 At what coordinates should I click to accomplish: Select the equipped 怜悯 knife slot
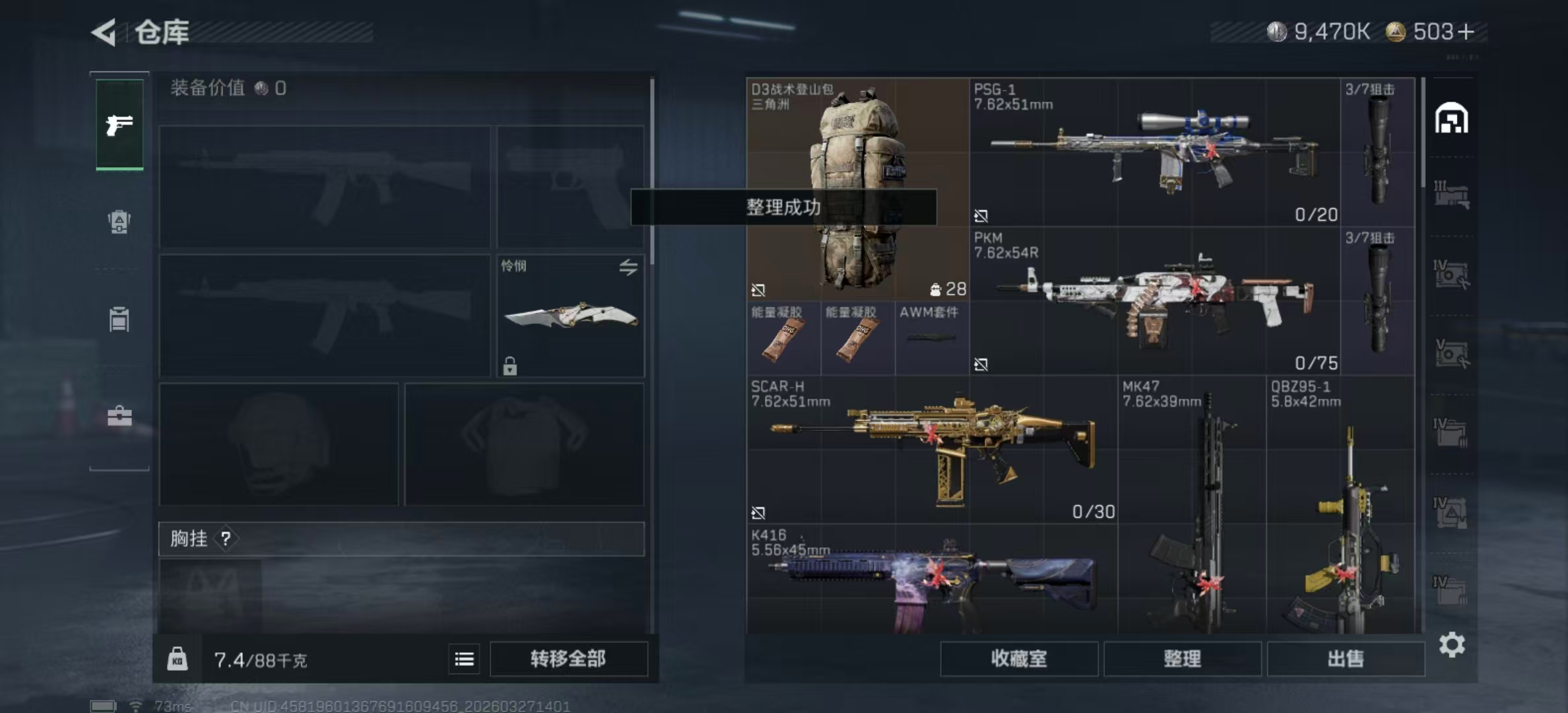click(570, 316)
